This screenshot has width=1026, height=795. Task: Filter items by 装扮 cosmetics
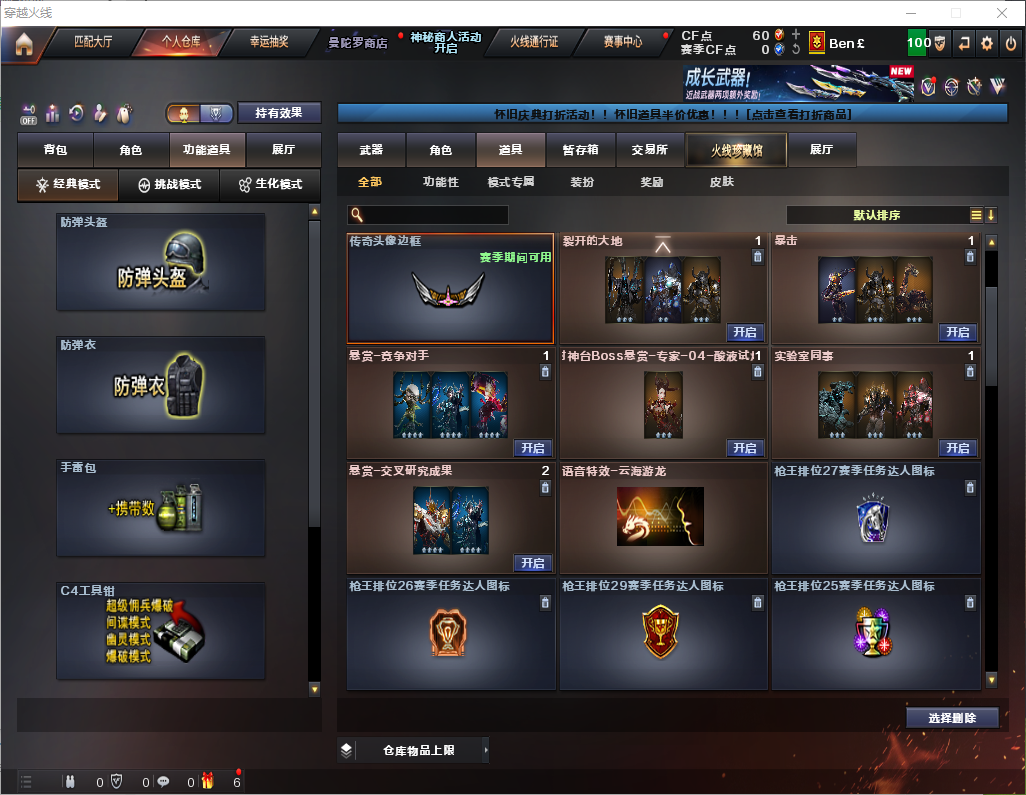[x=582, y=182]
